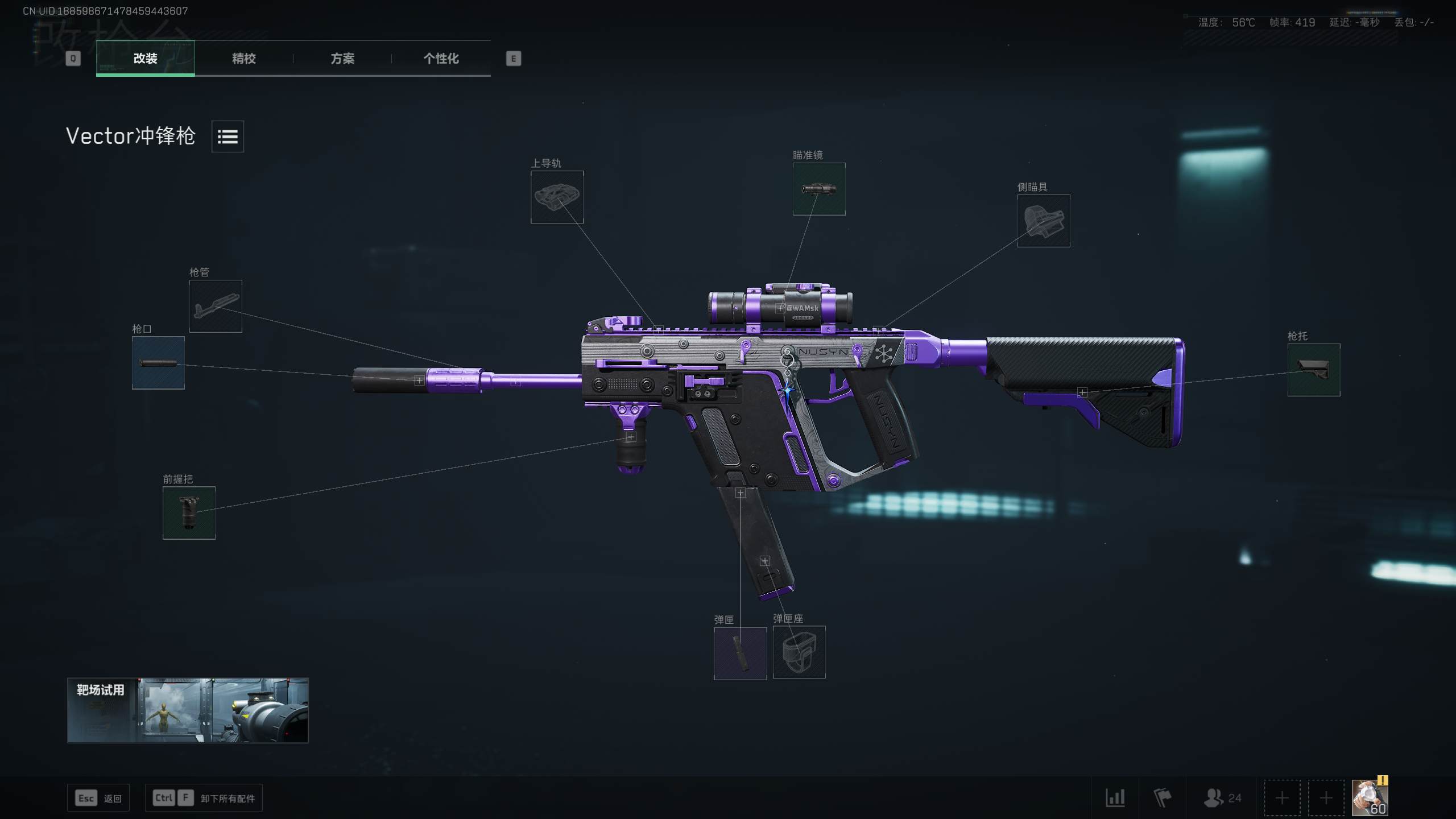Choose the 瞄准镜 scope slot

(819, 189)
